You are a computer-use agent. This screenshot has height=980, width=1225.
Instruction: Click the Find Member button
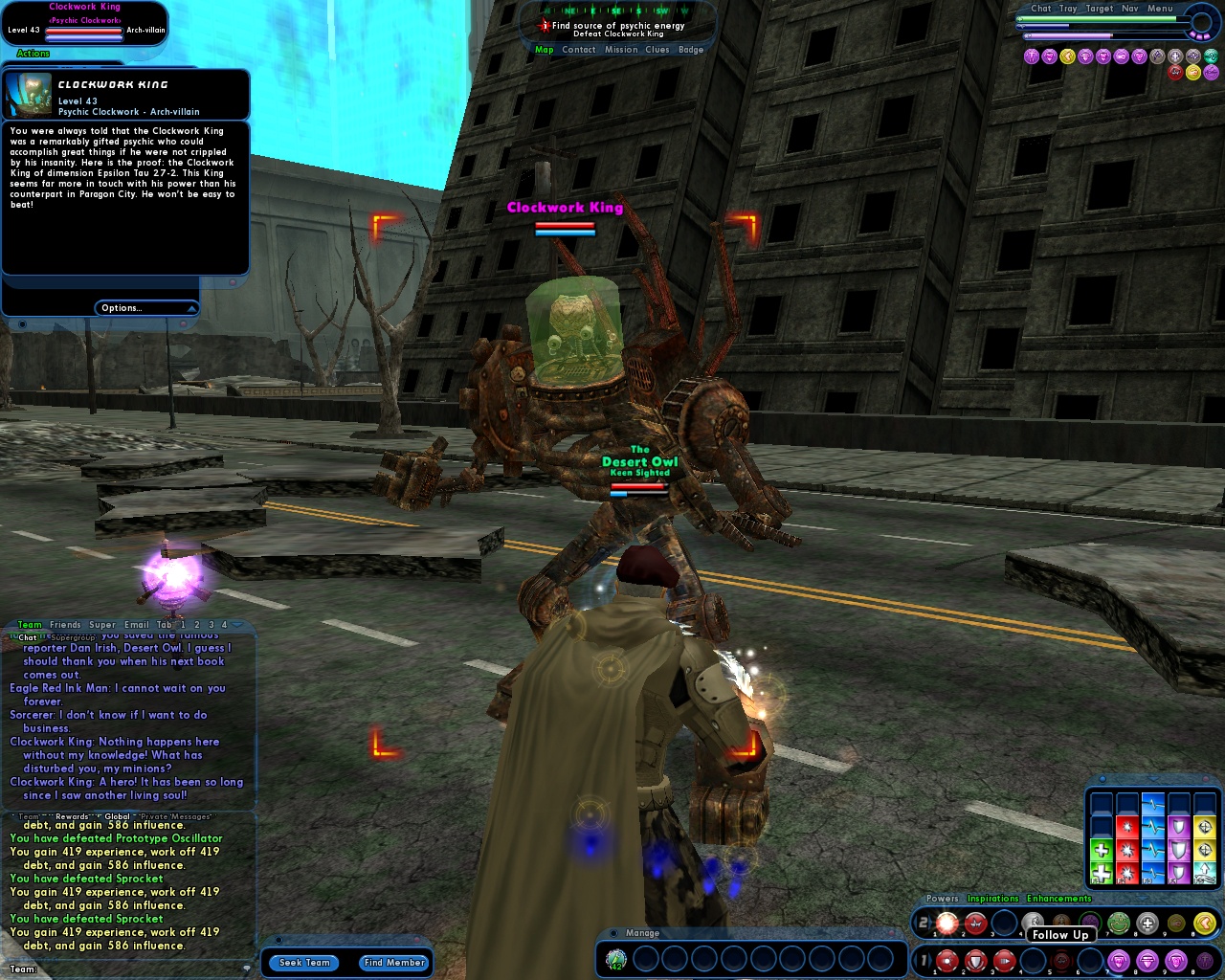393,963
